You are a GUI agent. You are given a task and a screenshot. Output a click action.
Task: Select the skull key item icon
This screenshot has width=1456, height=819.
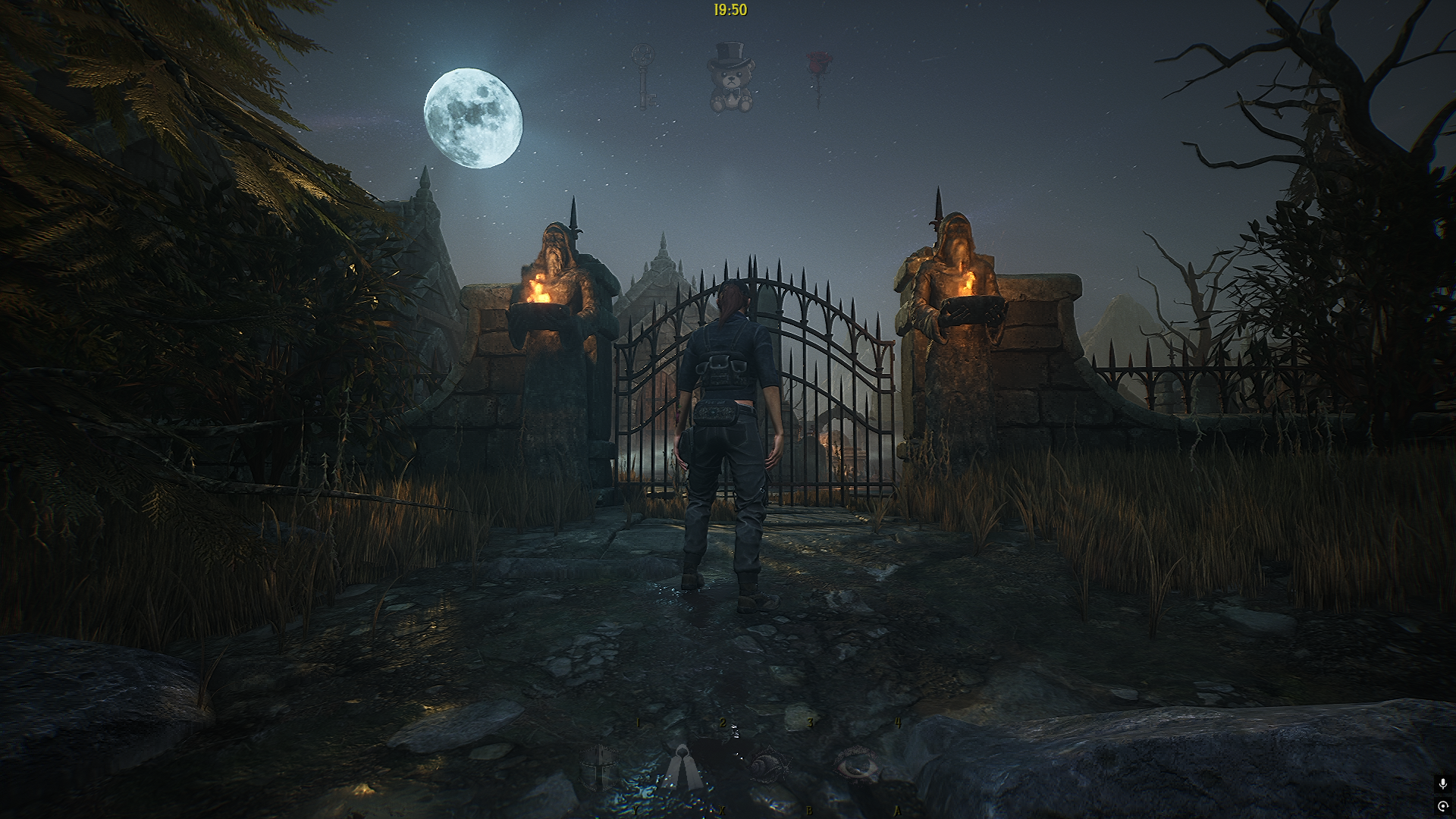click(644, 77)
